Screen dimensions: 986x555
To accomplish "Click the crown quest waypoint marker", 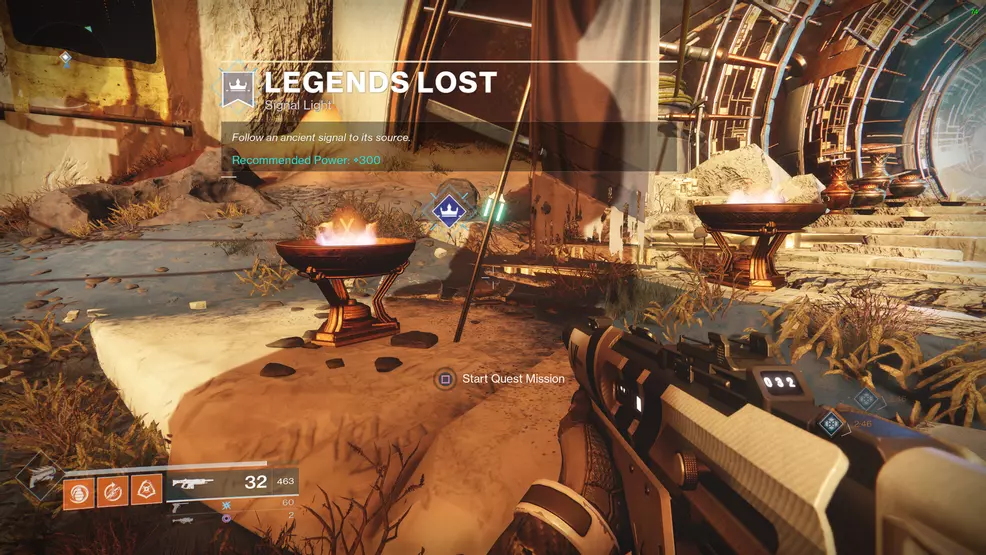I will point(449,208).
